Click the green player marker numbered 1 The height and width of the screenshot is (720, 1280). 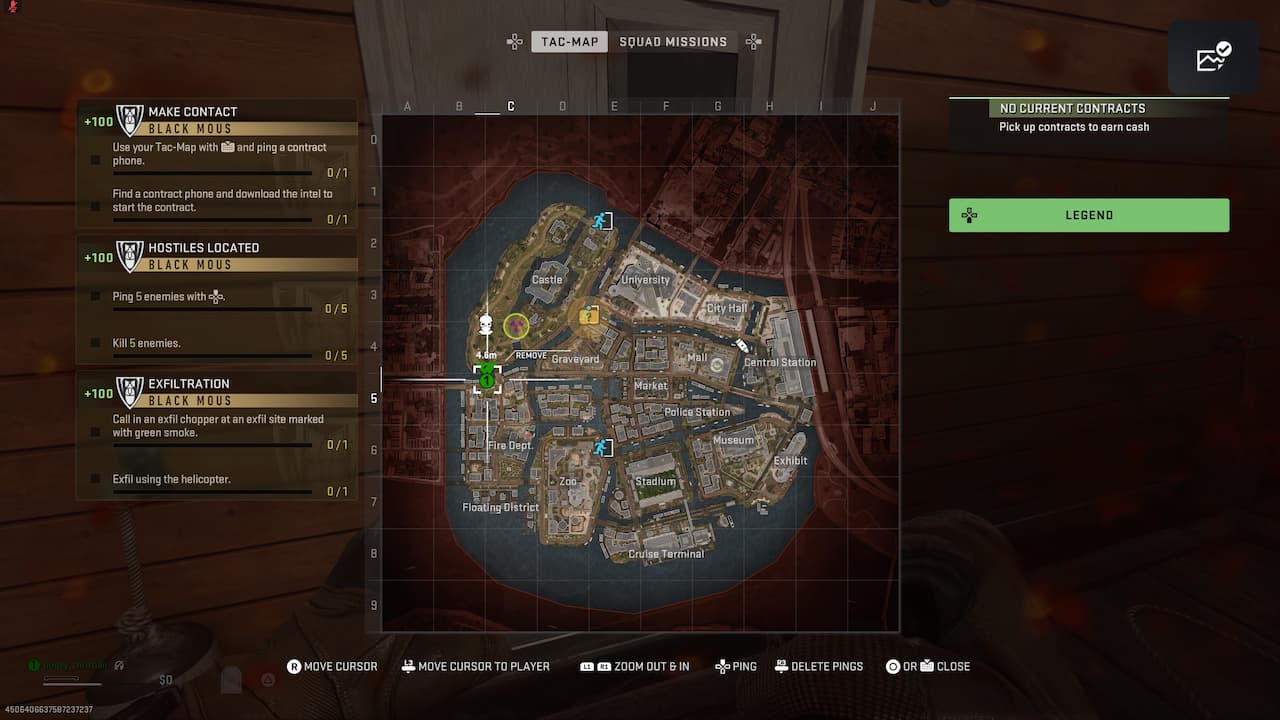tap(487, 381)
